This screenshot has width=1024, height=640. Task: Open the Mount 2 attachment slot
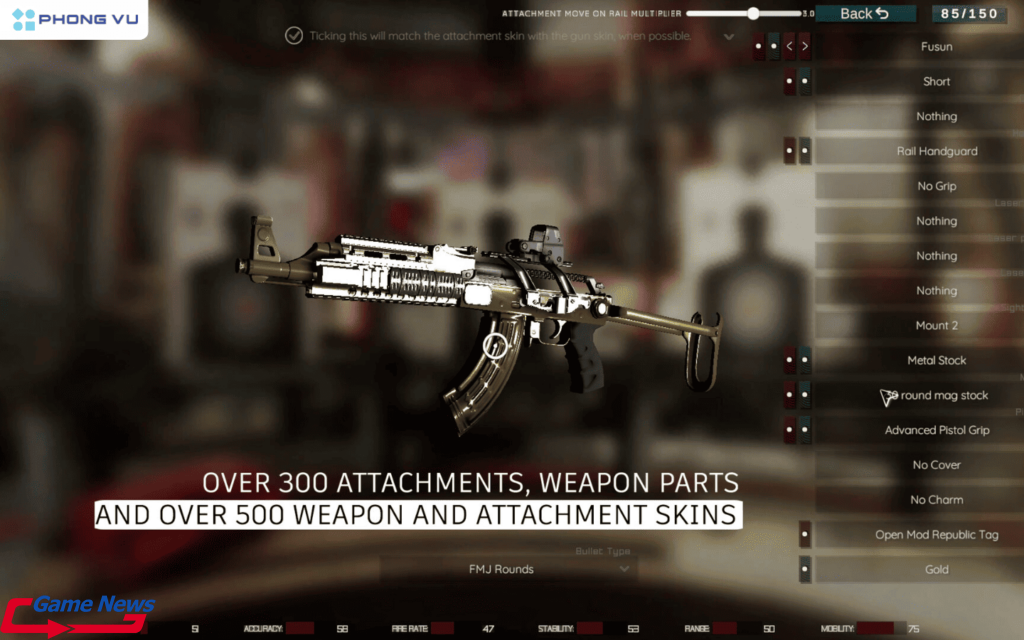pyautogui.click(x=936, y=326)
